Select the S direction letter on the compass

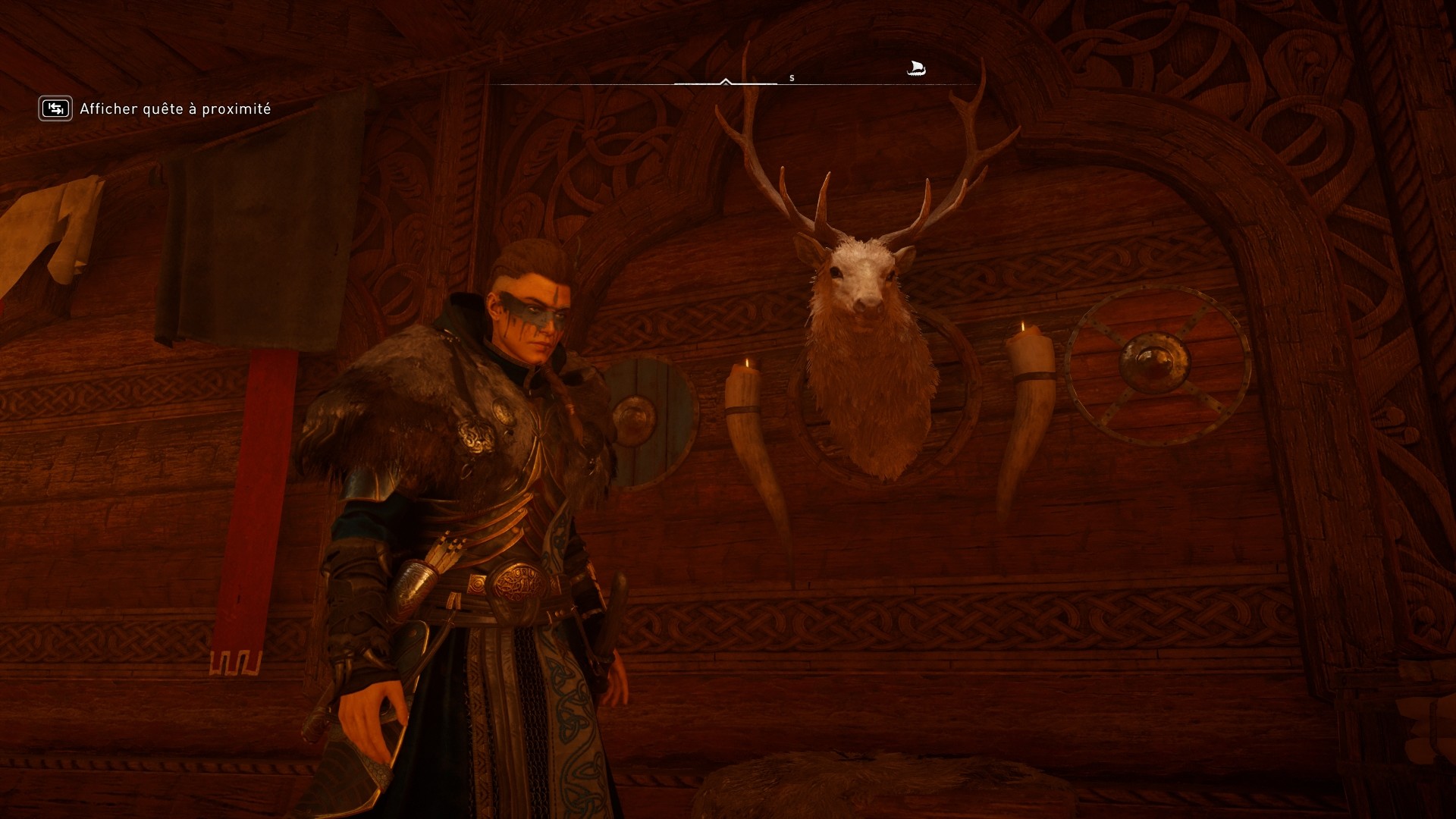point(792,77)
